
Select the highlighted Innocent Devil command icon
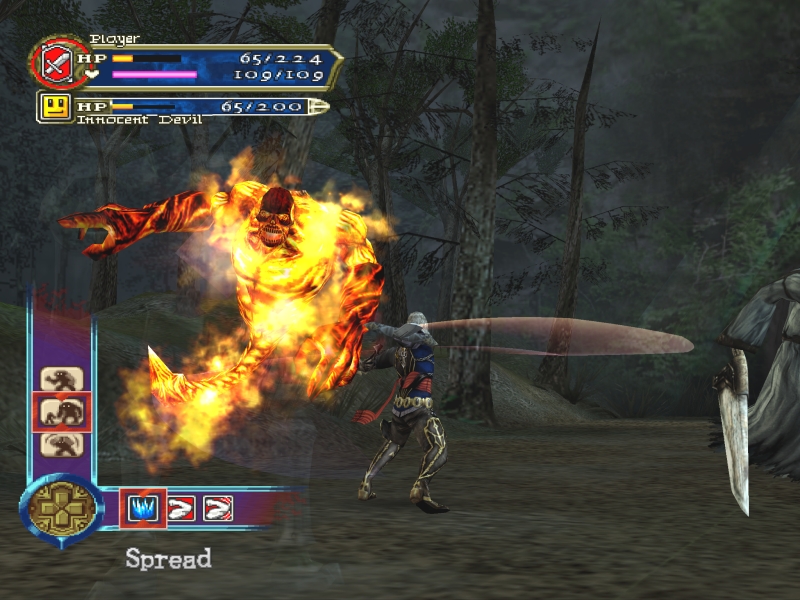tap(62, 412)
